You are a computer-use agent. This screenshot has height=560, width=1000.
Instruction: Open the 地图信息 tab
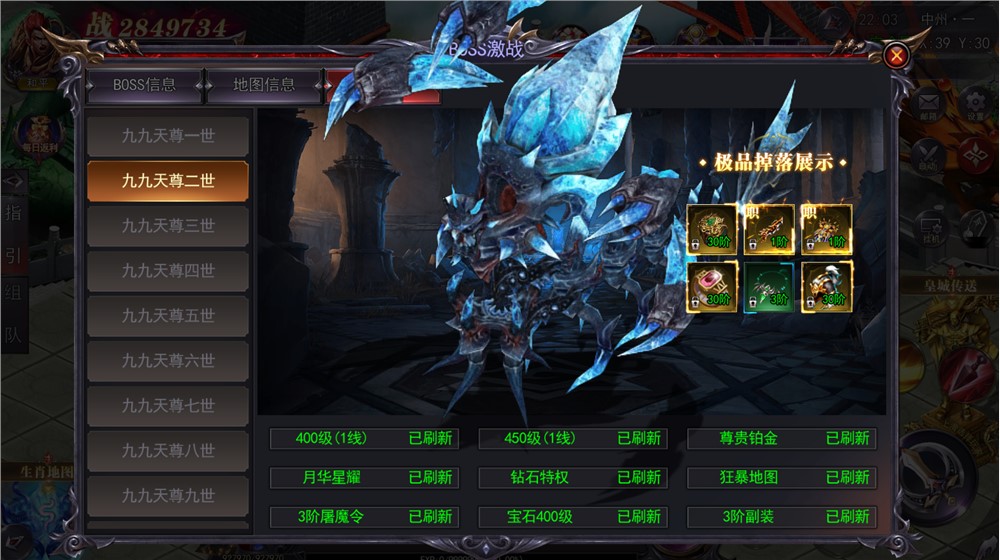(x=264, y=85)
